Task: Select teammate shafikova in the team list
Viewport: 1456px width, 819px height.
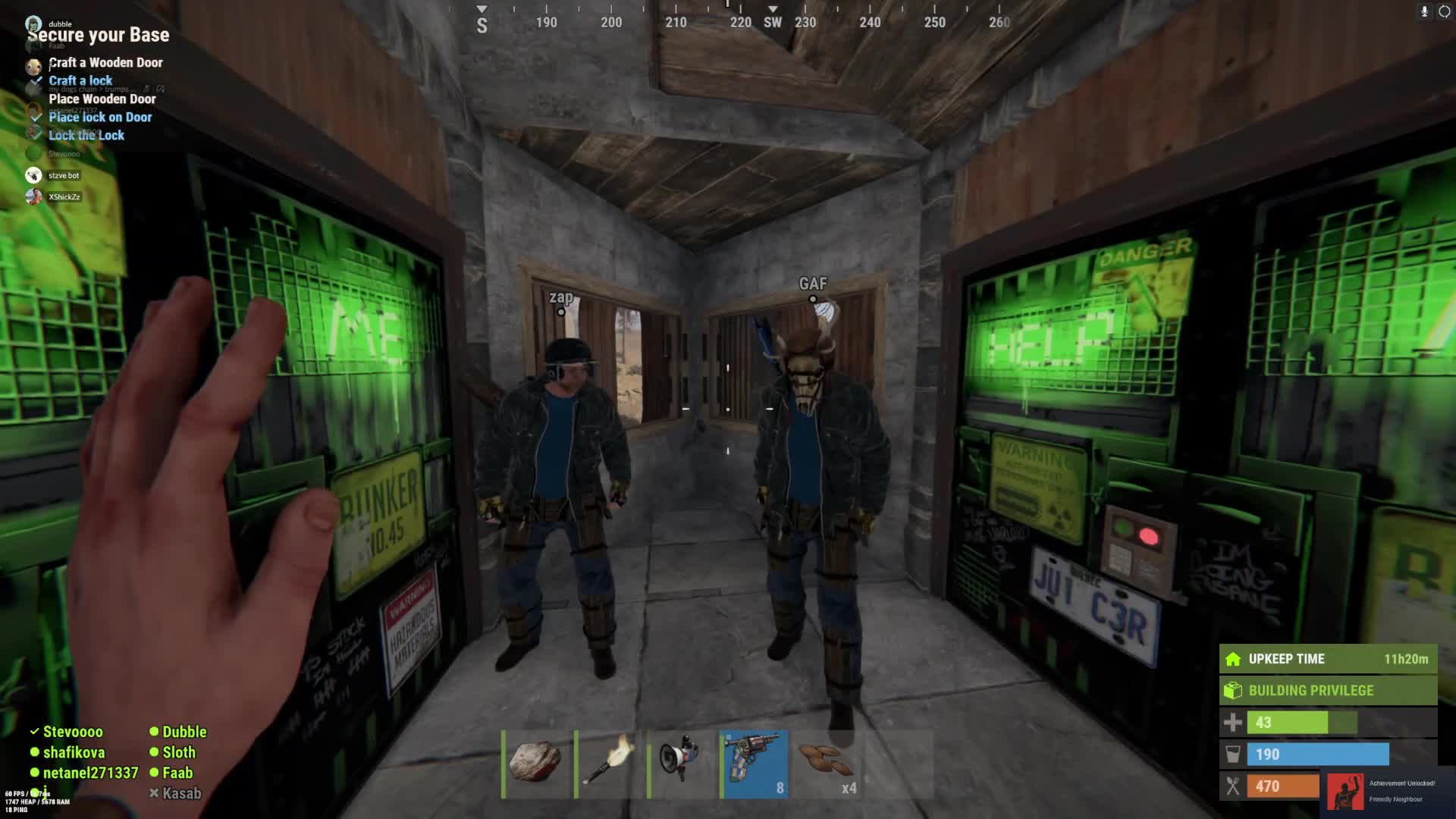Action: tap(74, 752)
